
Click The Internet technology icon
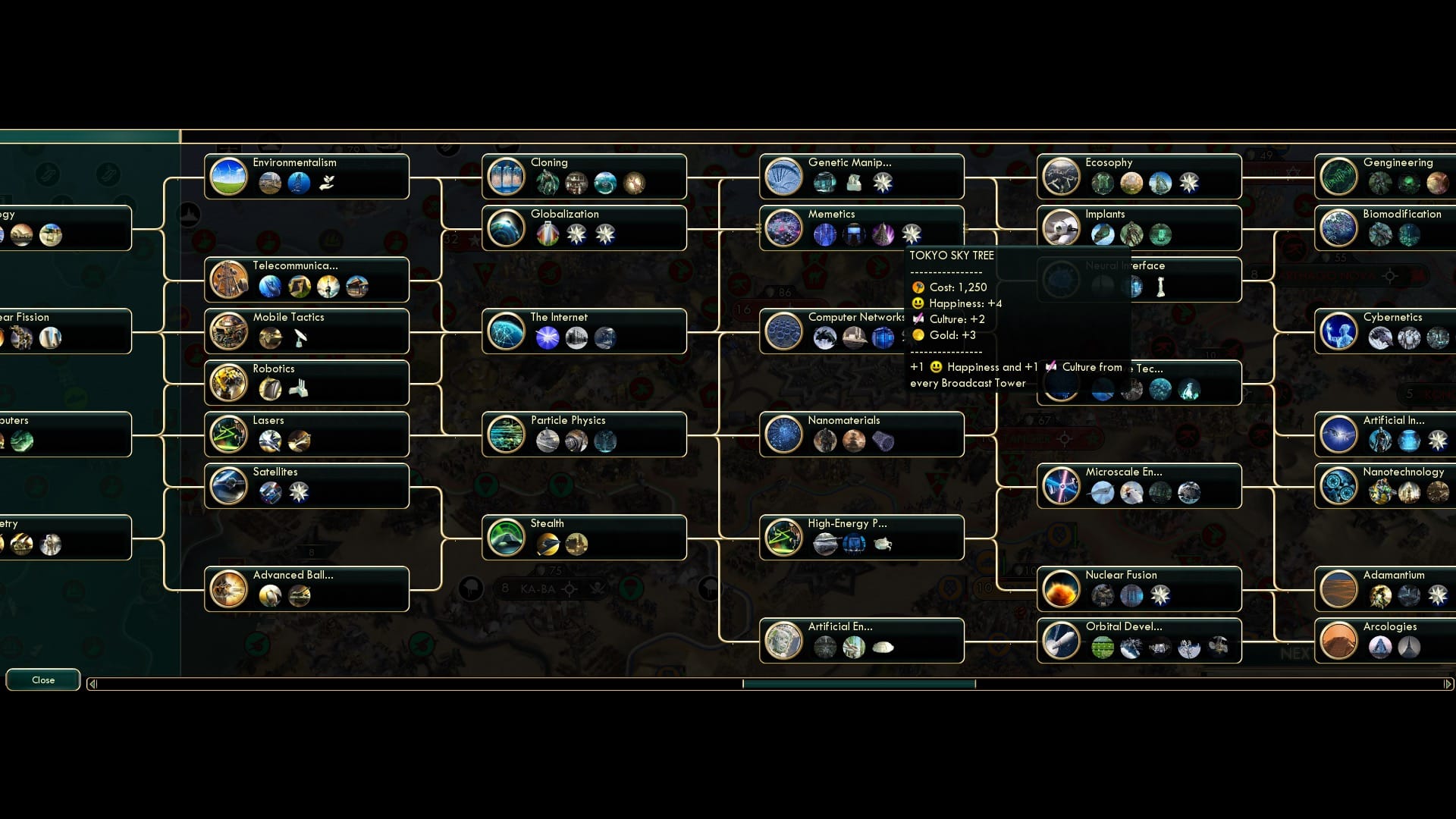pos(507,331)
